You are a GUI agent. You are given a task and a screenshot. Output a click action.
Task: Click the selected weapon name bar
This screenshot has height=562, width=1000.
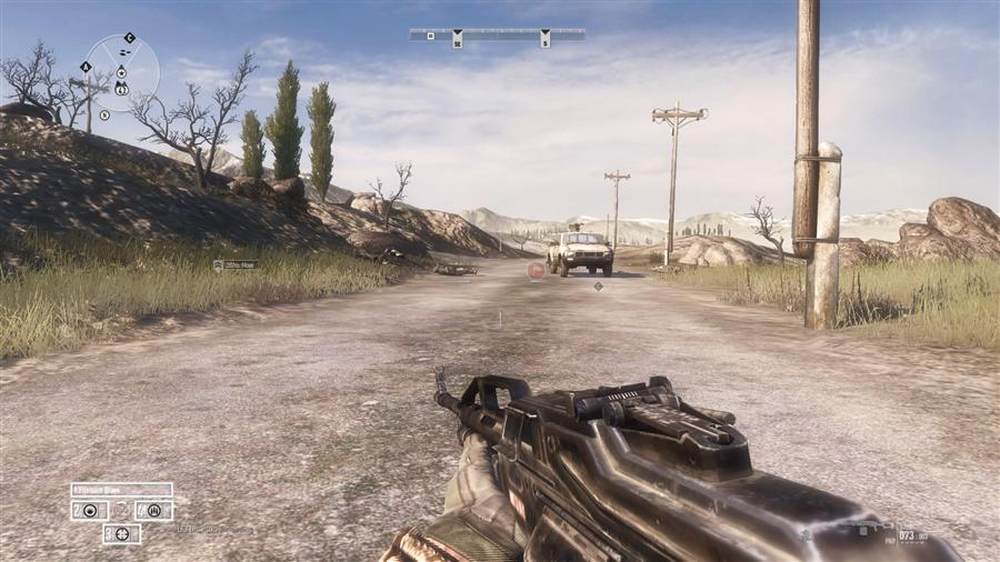[x=121, y=490]
